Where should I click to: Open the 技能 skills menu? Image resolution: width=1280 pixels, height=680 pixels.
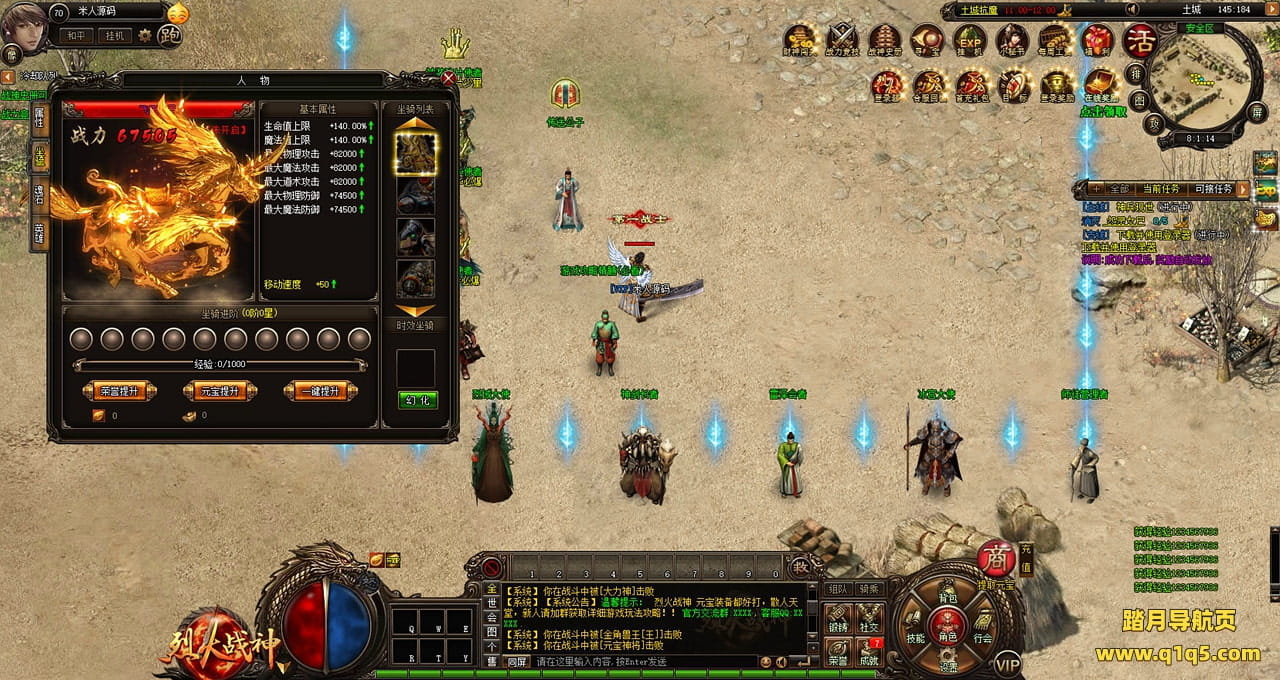tap(915, 637)
